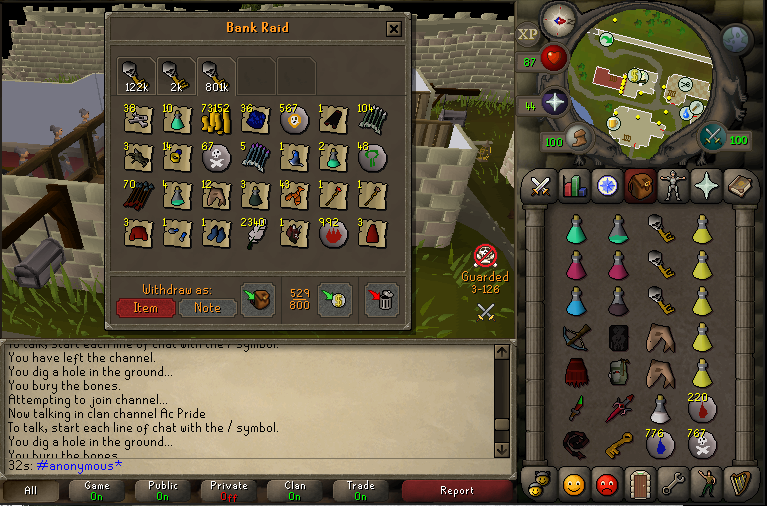Viewport: 767px width, 506px height.
Task: Destroy loot with the trash can button
Action: click(380, 300)
